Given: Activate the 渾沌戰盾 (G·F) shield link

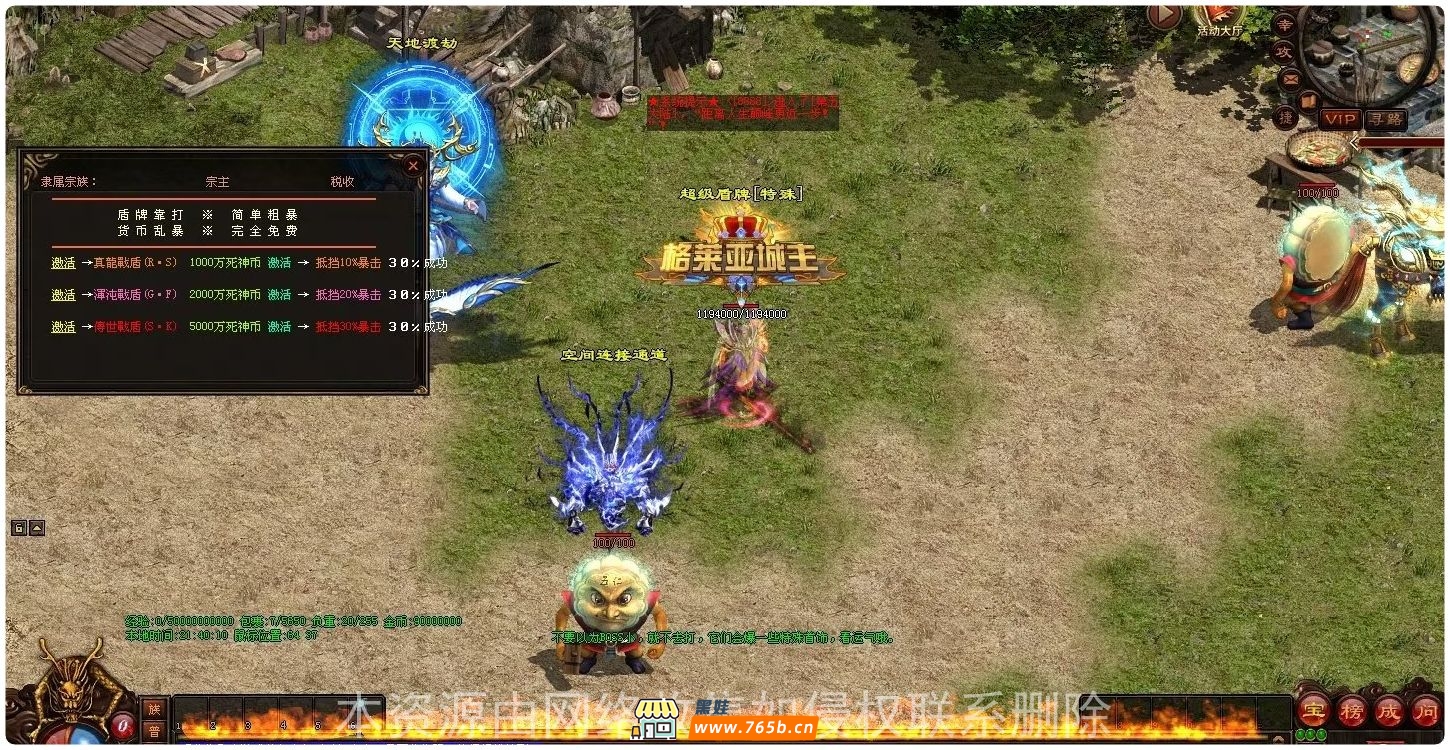Looking at the screenshot, I should [x=64, y=295].
